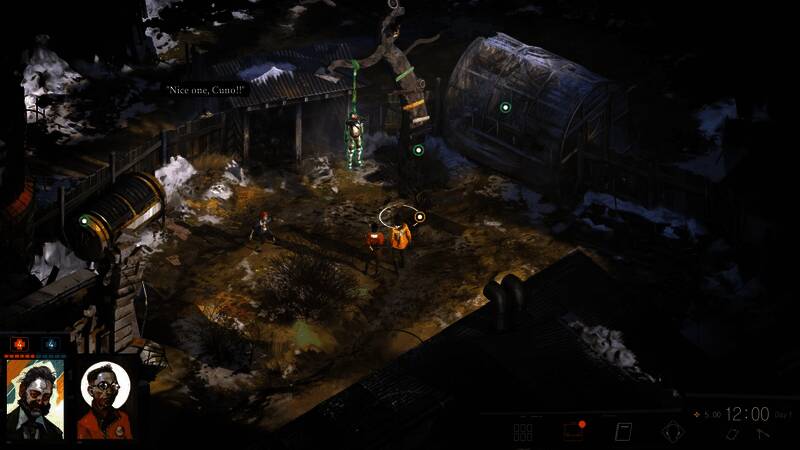Viewport: 800px width, 450px height.
Task: Open the inventory with the orange notification dot
Action: tap(573, 432)
